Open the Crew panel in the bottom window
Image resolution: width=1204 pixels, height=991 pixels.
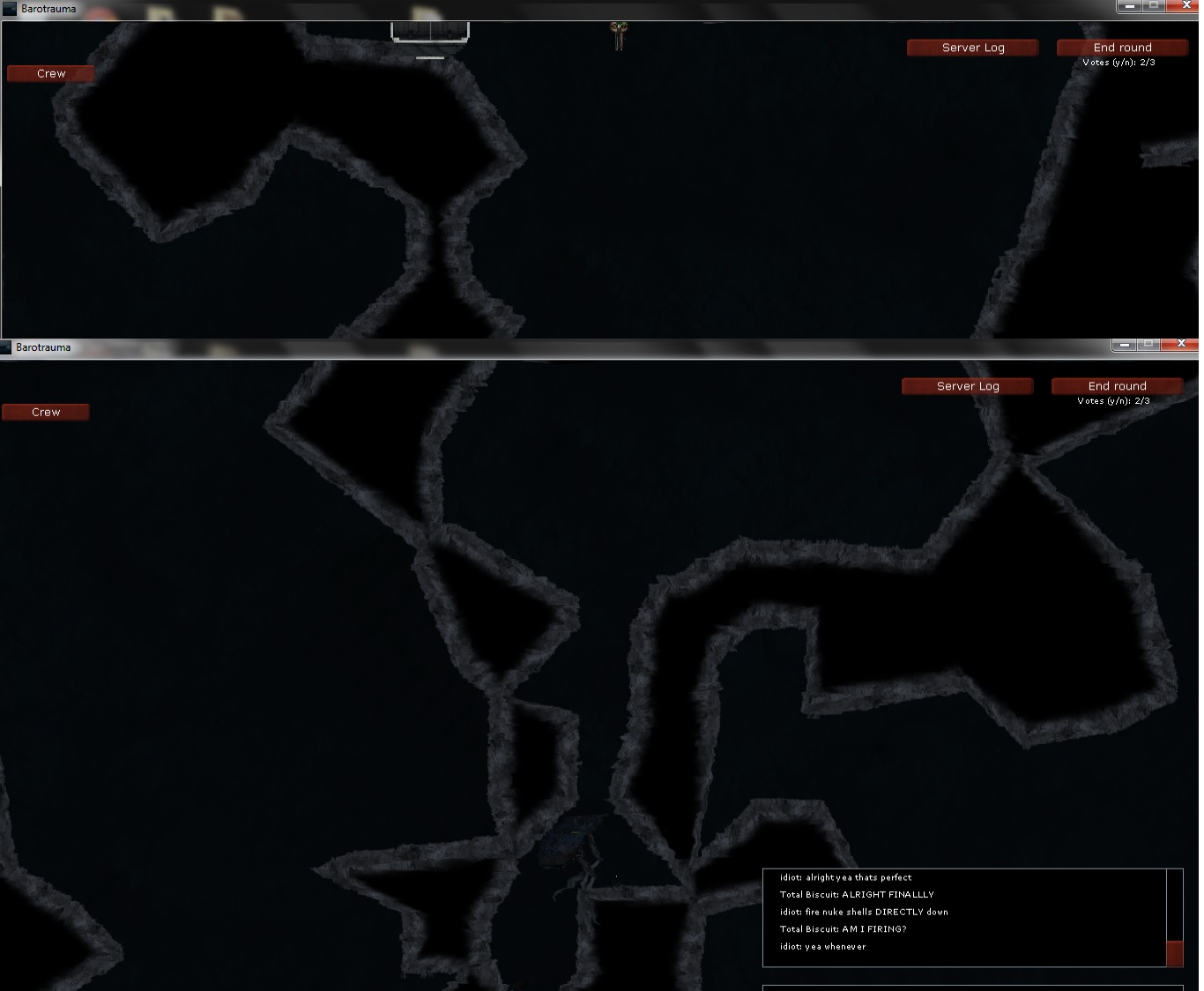(x=45, y=412)
